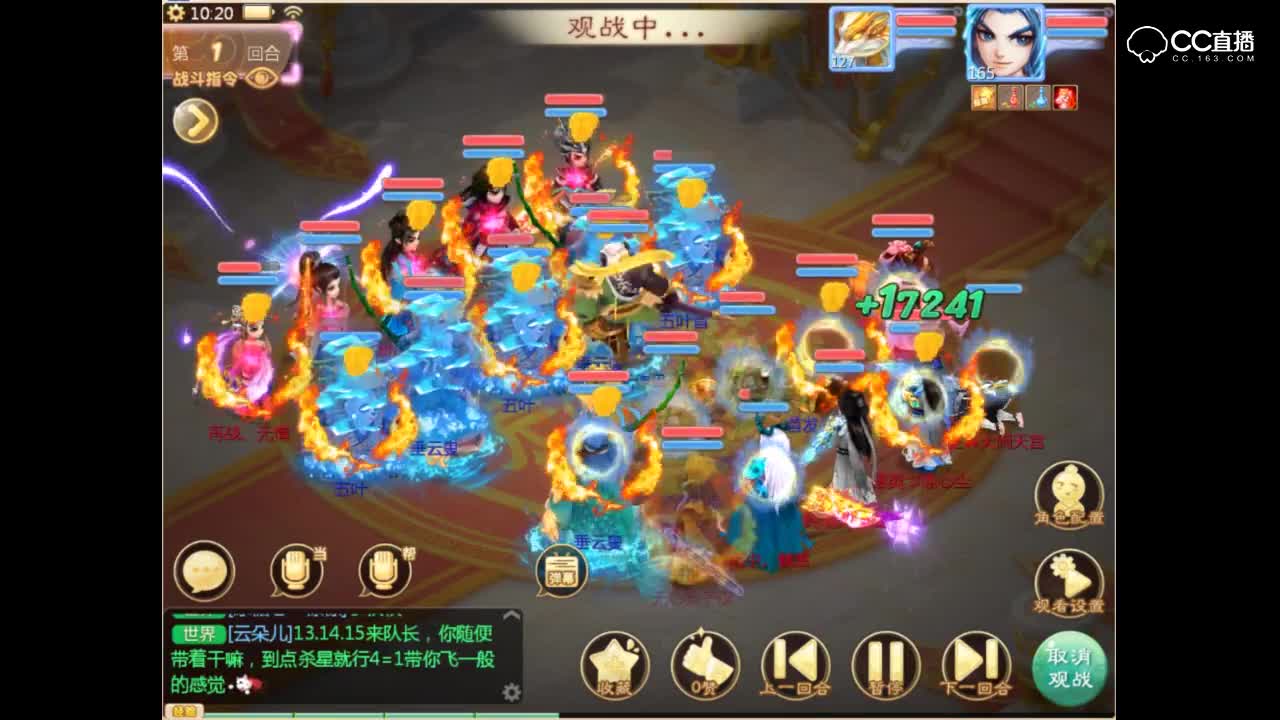The image size is (1280, 720).
Task: Open 观者设置 spectator settings panel
Action: click(x=1068, y=580)
